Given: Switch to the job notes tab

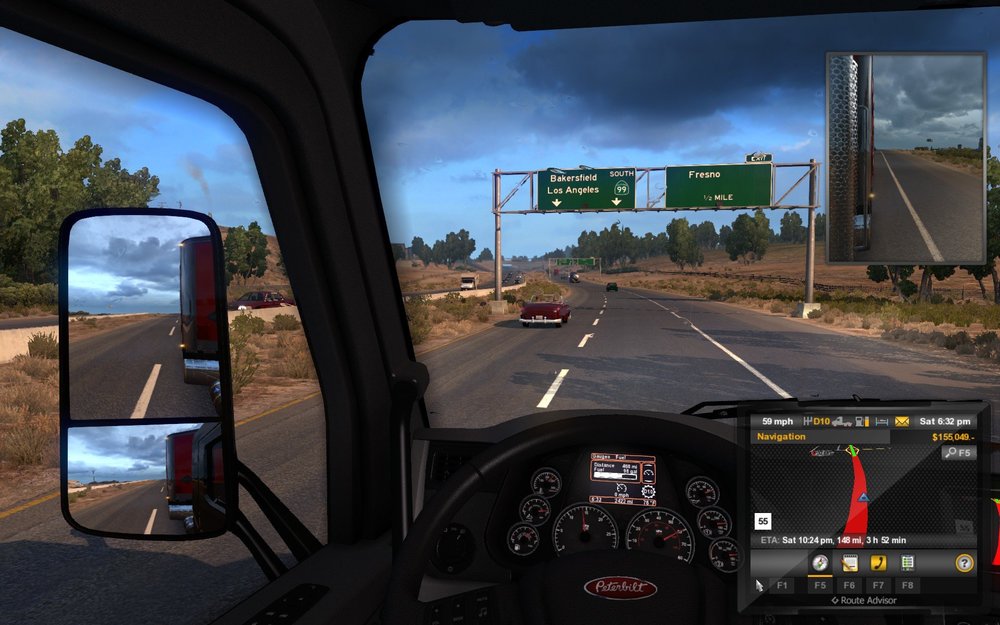Looking at the screenshot, I should [850, 563].
